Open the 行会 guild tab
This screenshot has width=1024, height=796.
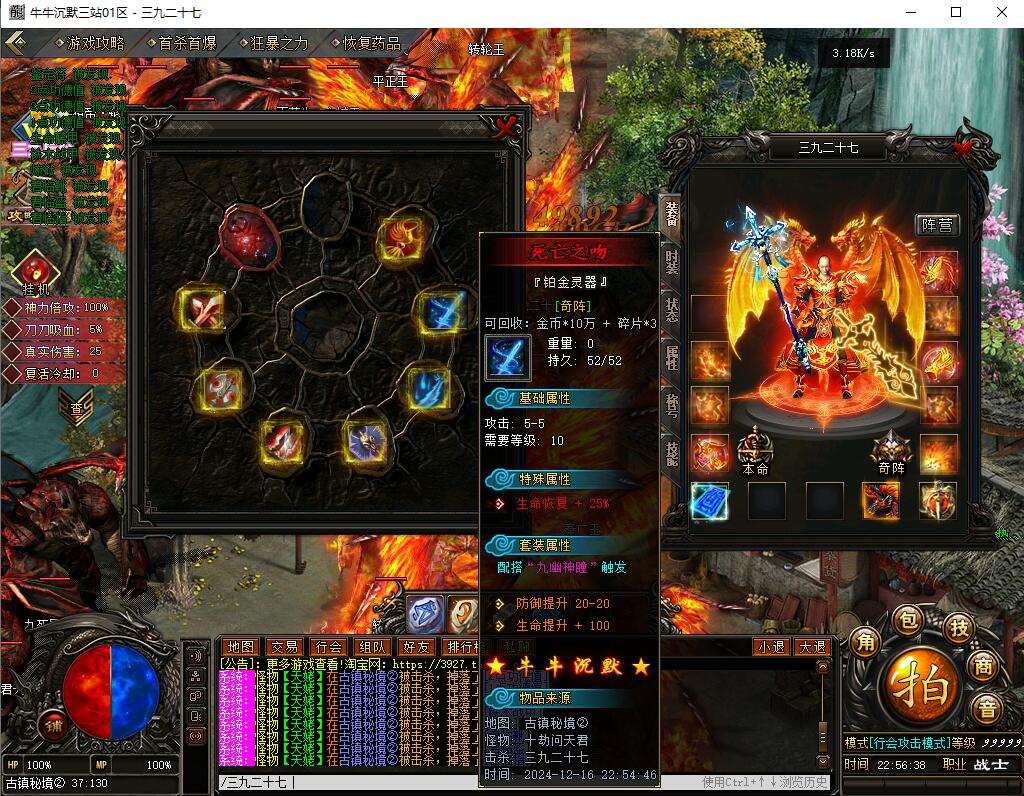tap(328, 647)
